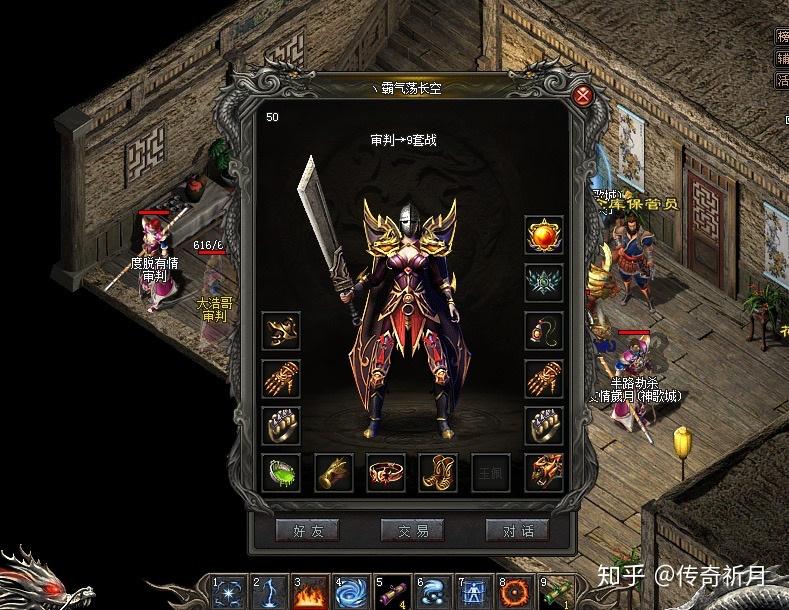The width and height of the screenshot is (789, 610).
Task: Select the red fire orb equipment slot
Action: coord(545,235)
